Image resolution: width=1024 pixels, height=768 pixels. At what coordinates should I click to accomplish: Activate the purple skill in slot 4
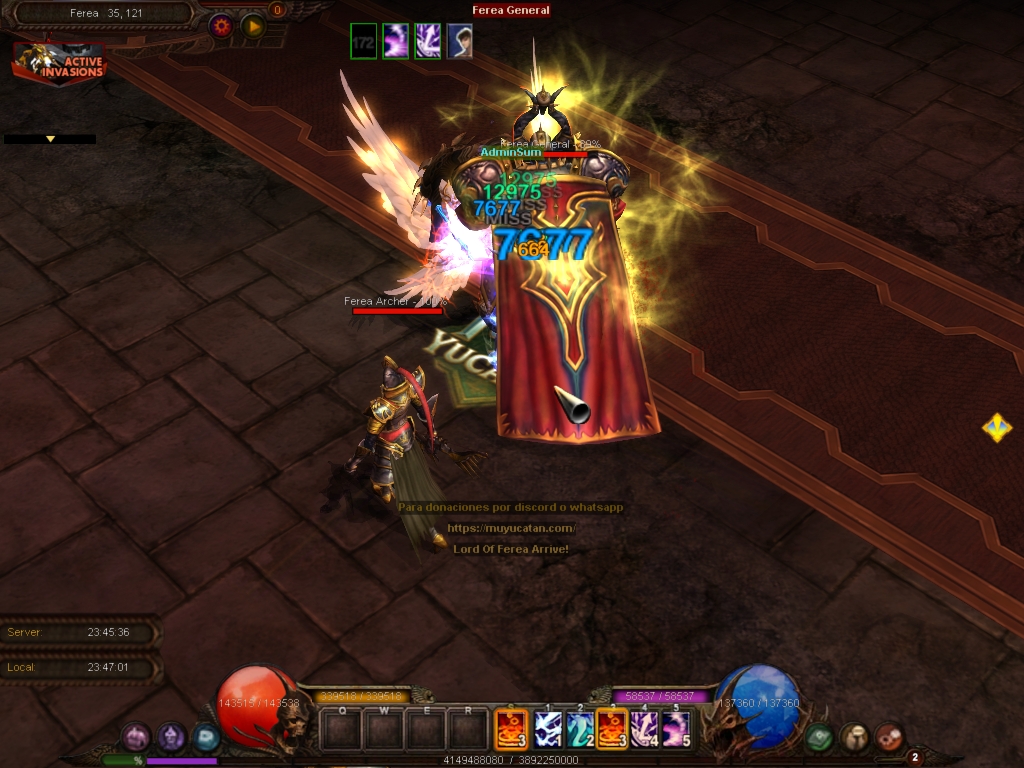point(643,730)
